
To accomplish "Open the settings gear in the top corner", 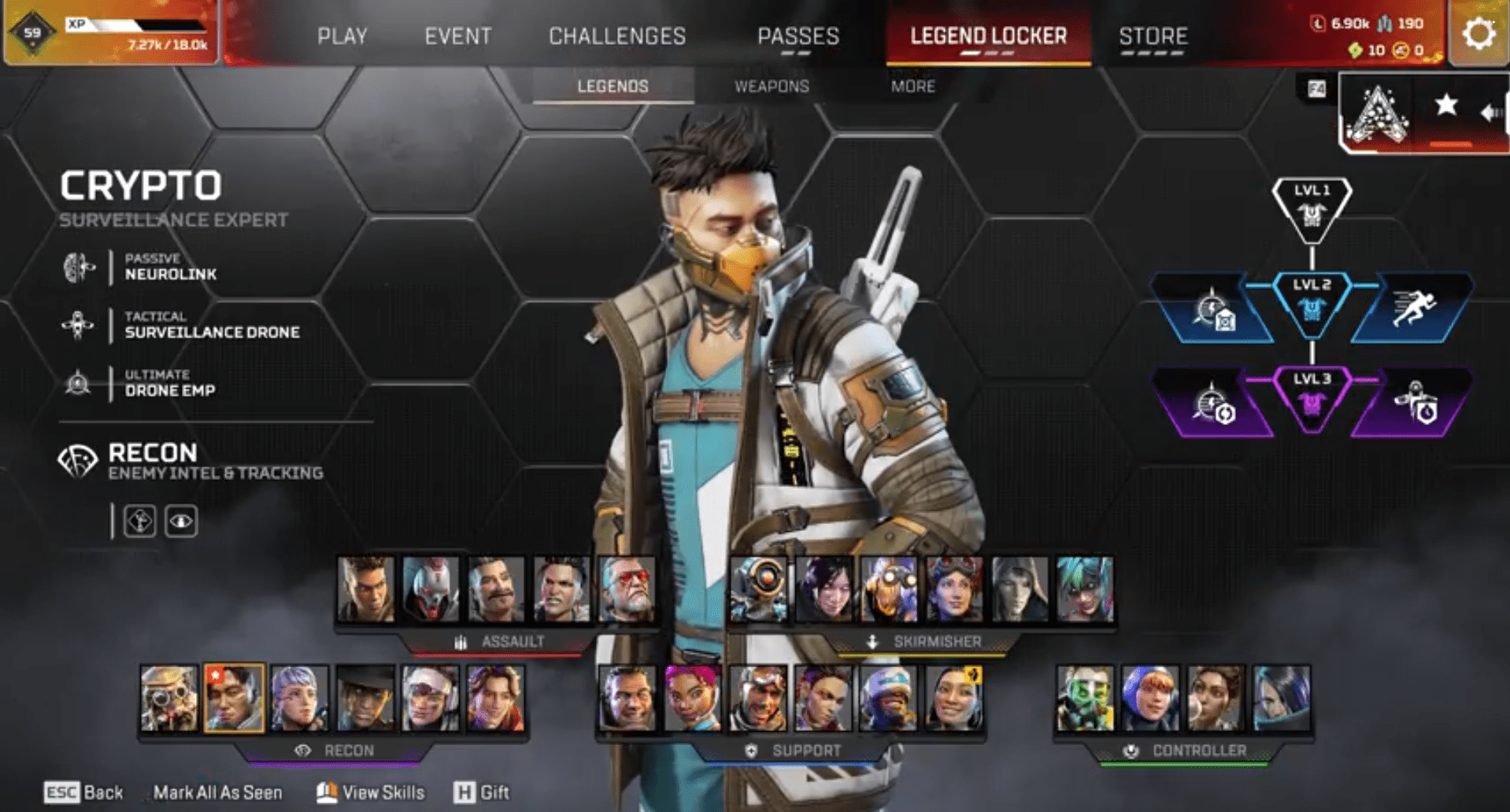I will point(1479,32).
